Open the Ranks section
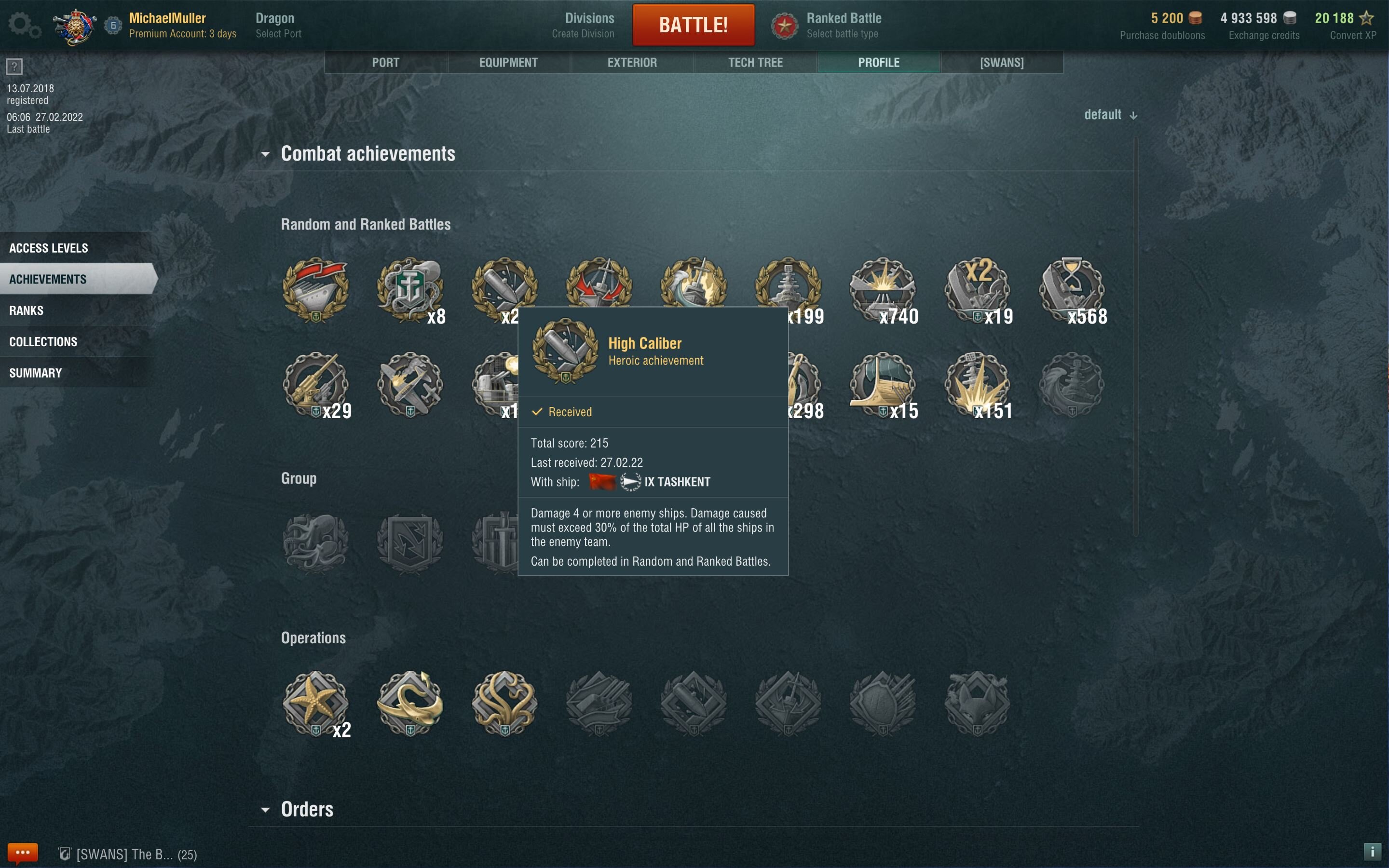The height and width of the screenshot is (868, 1389). pyautogui.click(x=27, y=311)
